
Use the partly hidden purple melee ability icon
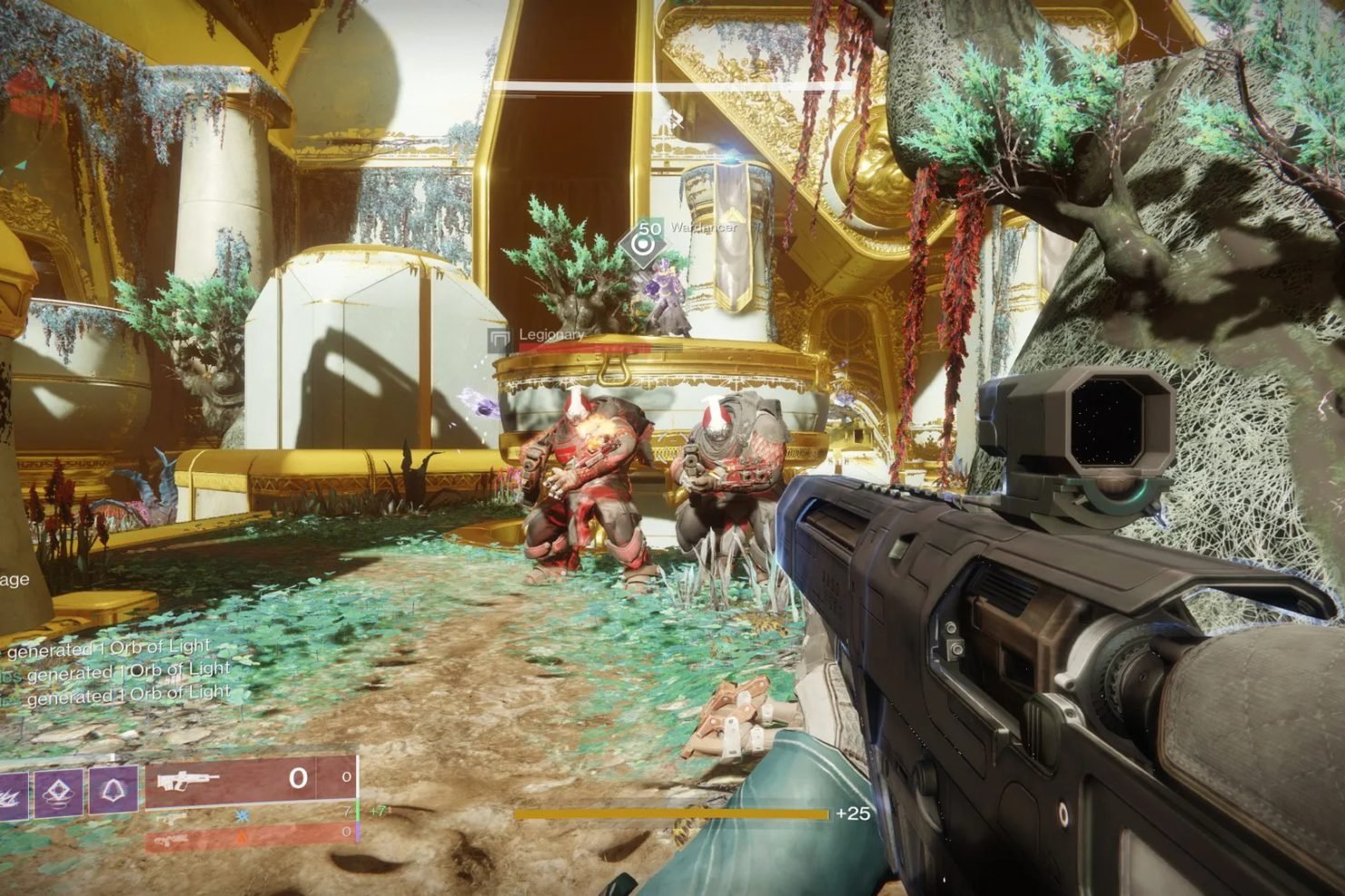(13, 793)
